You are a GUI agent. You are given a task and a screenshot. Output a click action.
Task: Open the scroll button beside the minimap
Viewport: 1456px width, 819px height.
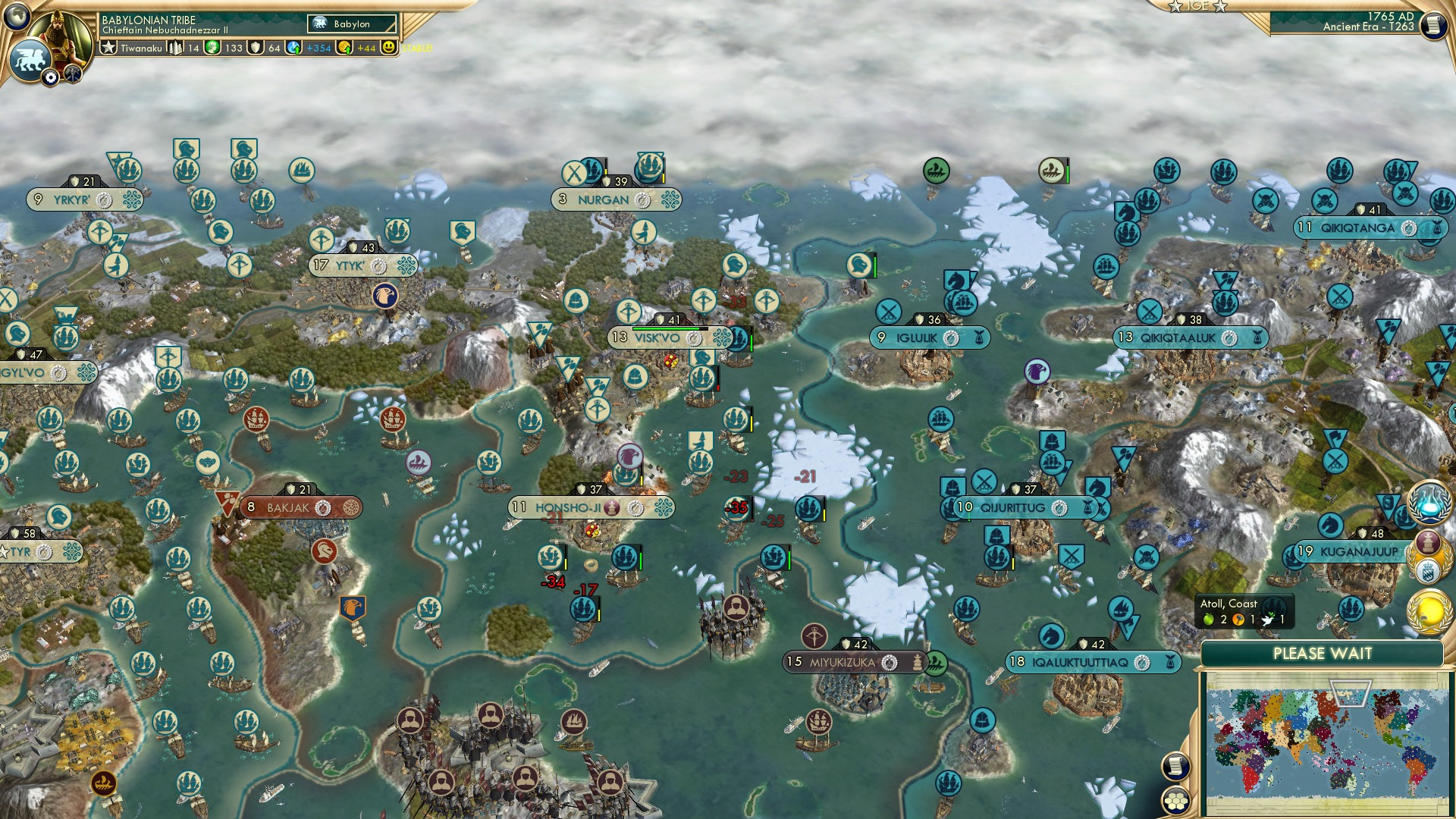1175,767
